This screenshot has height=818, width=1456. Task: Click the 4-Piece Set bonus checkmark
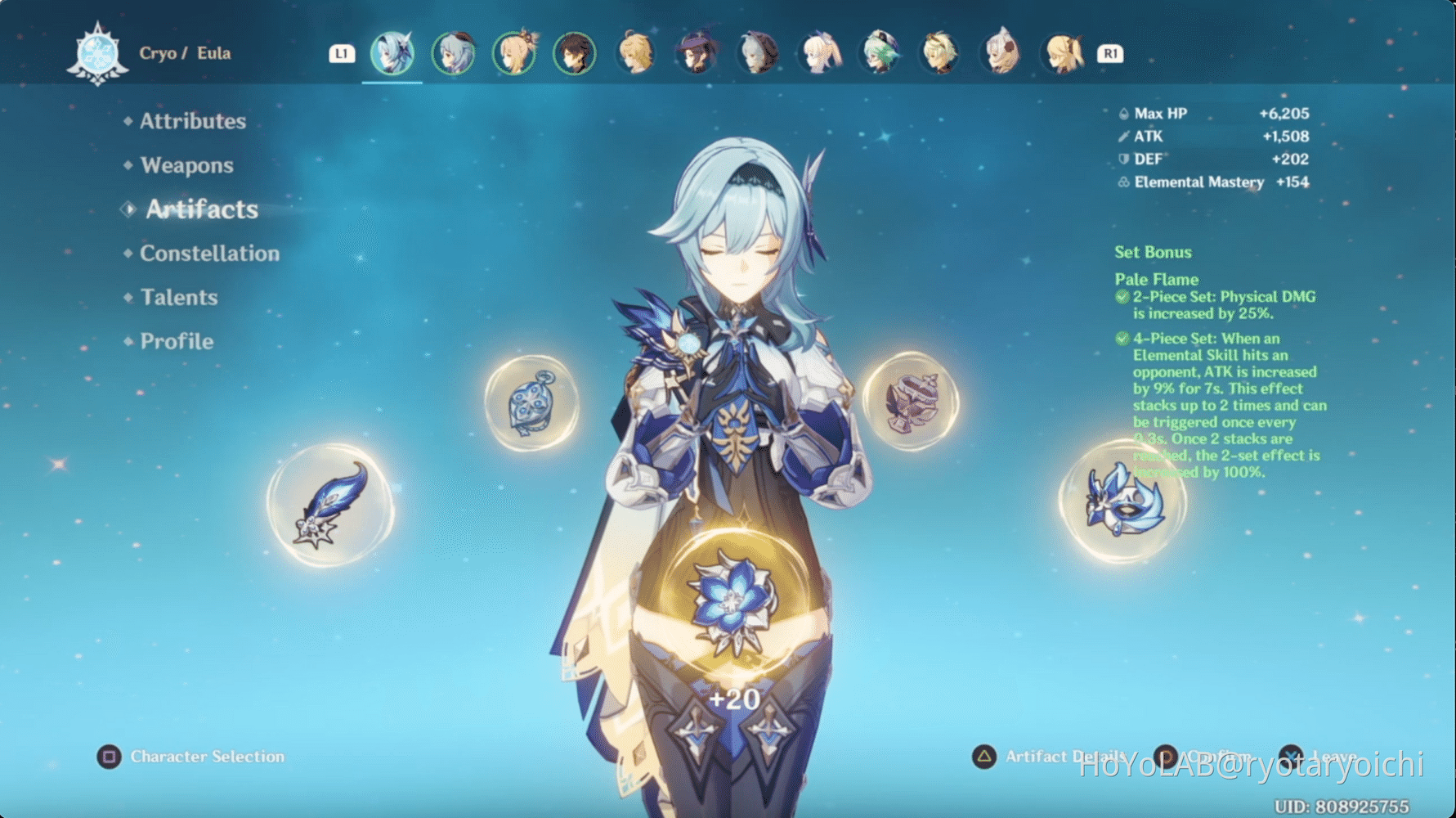click(1123, 338)
